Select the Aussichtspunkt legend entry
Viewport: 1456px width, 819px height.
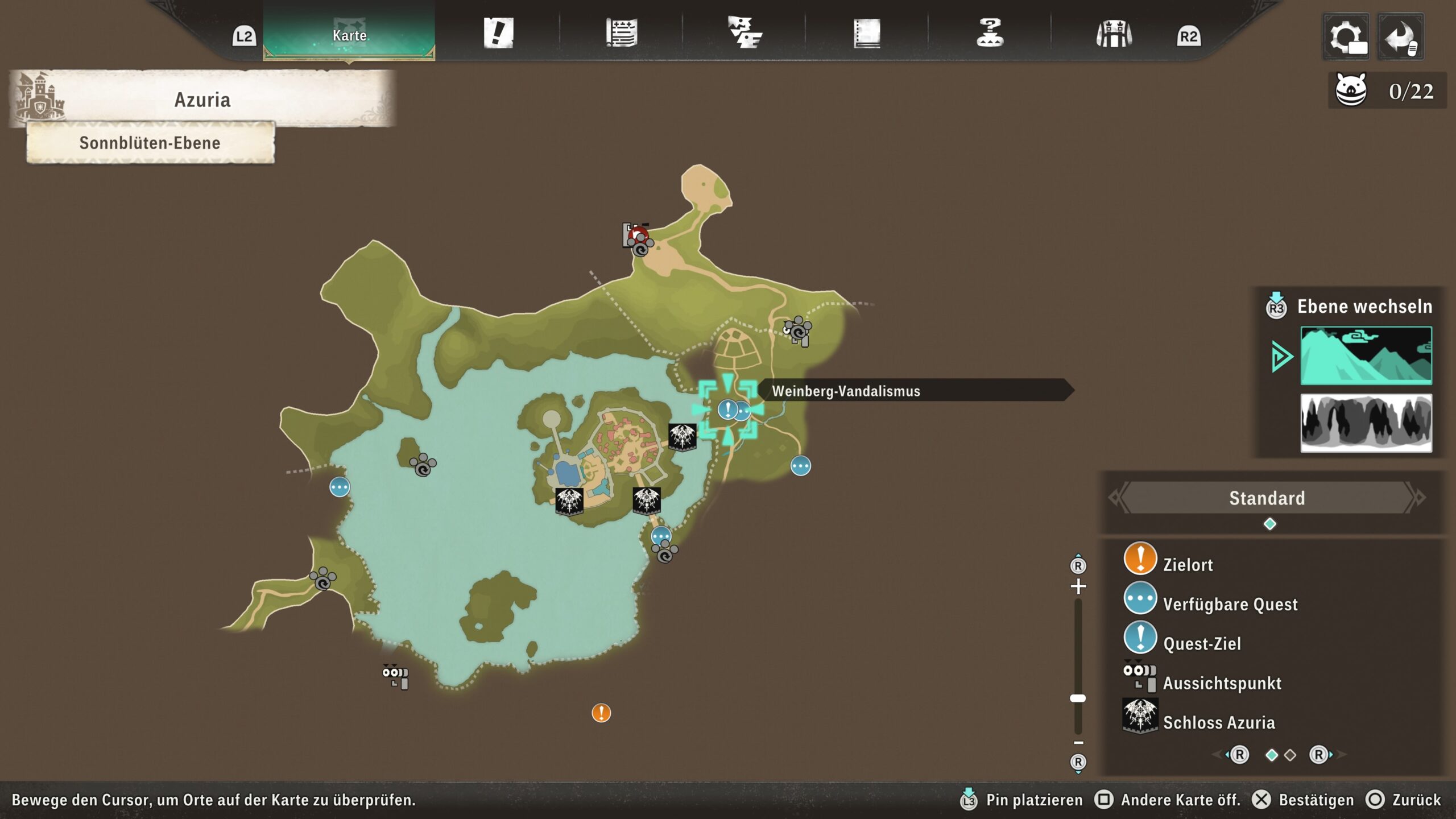(x=1222, y=682)
